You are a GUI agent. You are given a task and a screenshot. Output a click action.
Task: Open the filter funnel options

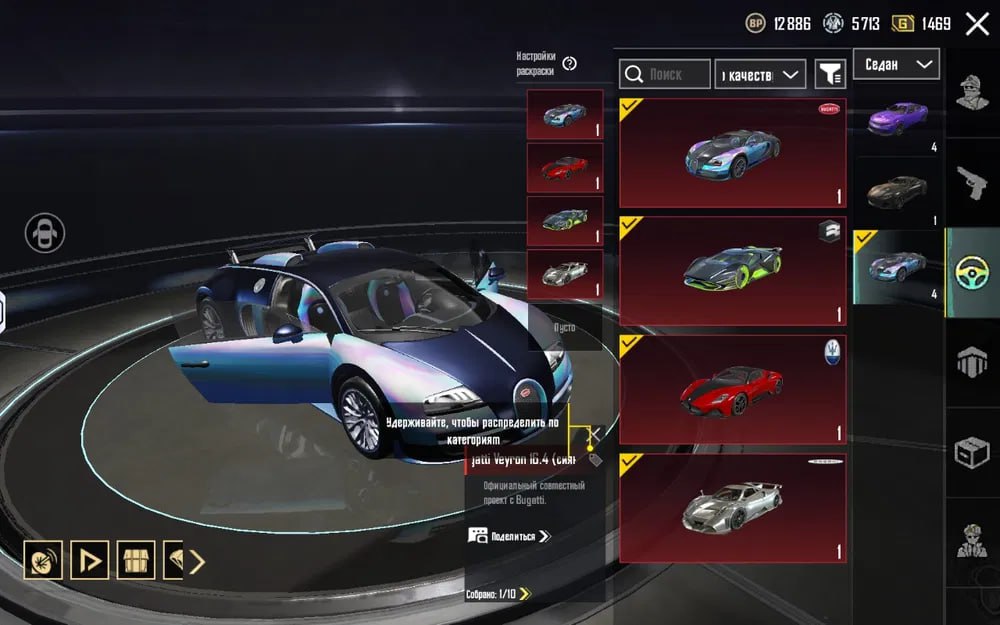[x=830, y=74]
